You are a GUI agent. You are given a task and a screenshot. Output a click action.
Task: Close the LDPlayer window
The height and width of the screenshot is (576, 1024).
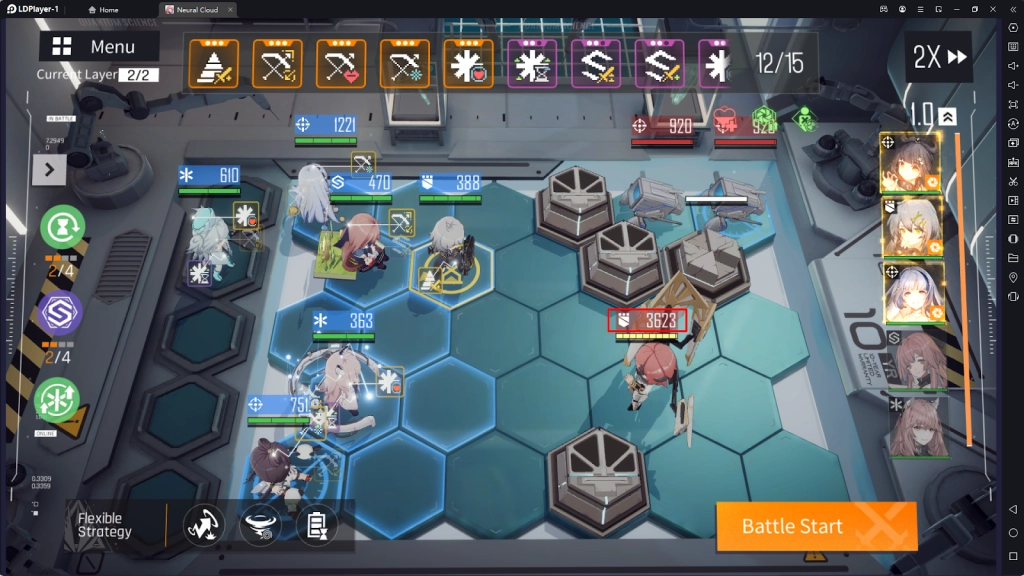click(x=993, y=9)
